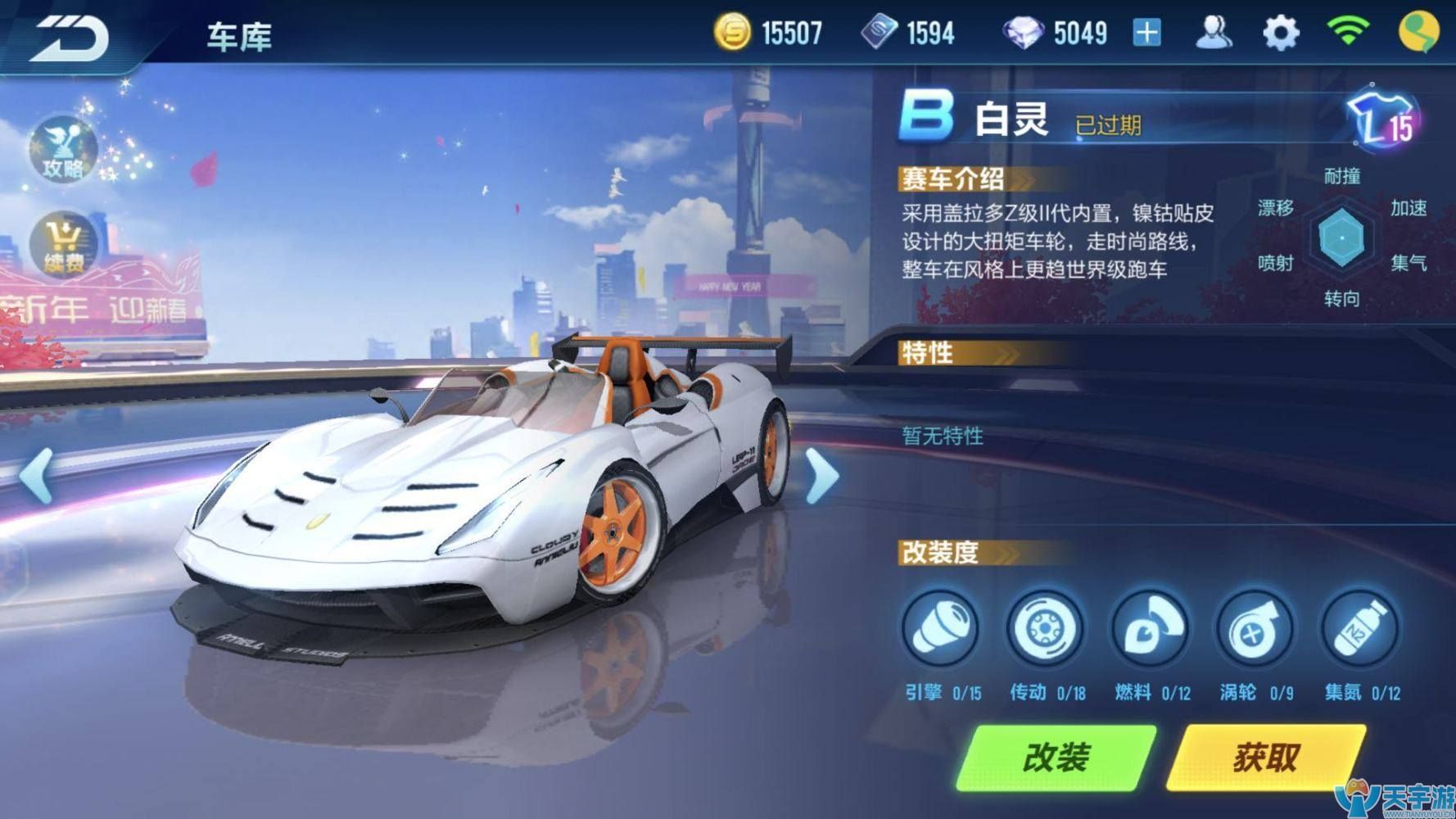Screen dimensions: 1456x819
Task: Select the 集氮 nitrogen bottle upgrade icon
Action: tap(1360, 630)
